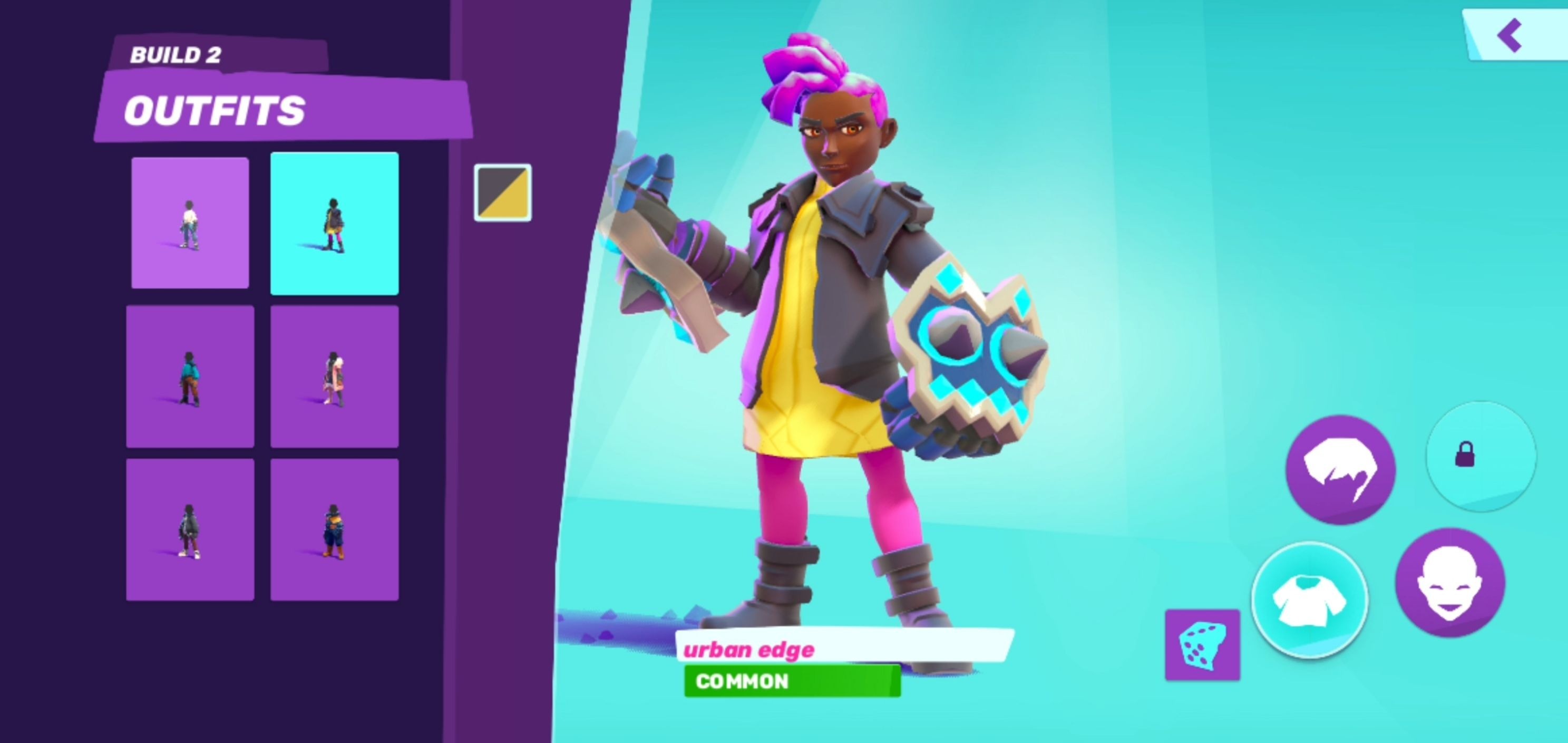Open the hairstyle customization category
The height and width of the screenshot is (743, 1568).
click(x=1340, y=469)
